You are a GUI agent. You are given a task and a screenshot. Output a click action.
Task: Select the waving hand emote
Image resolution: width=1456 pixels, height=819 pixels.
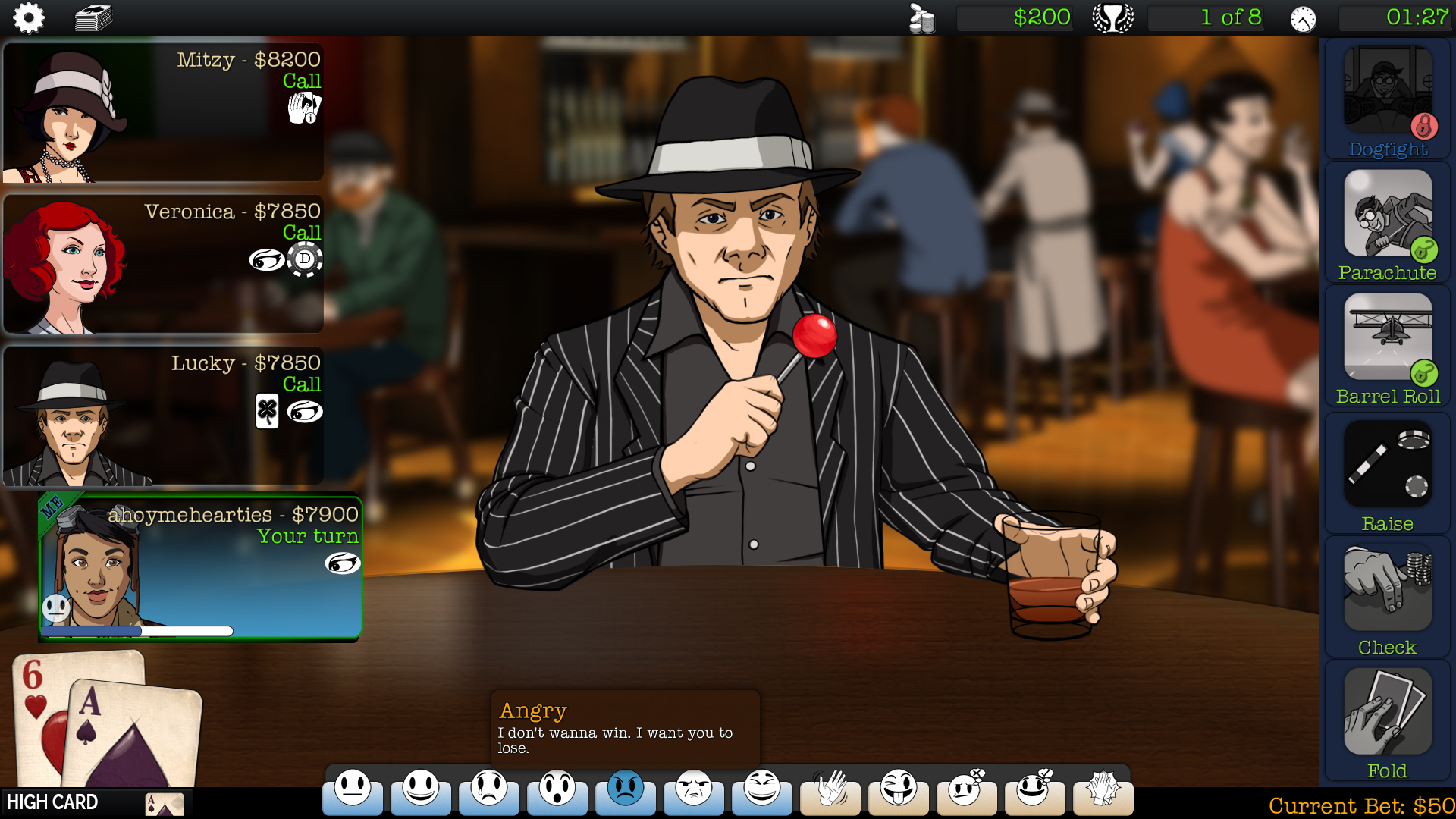(830, 792)
